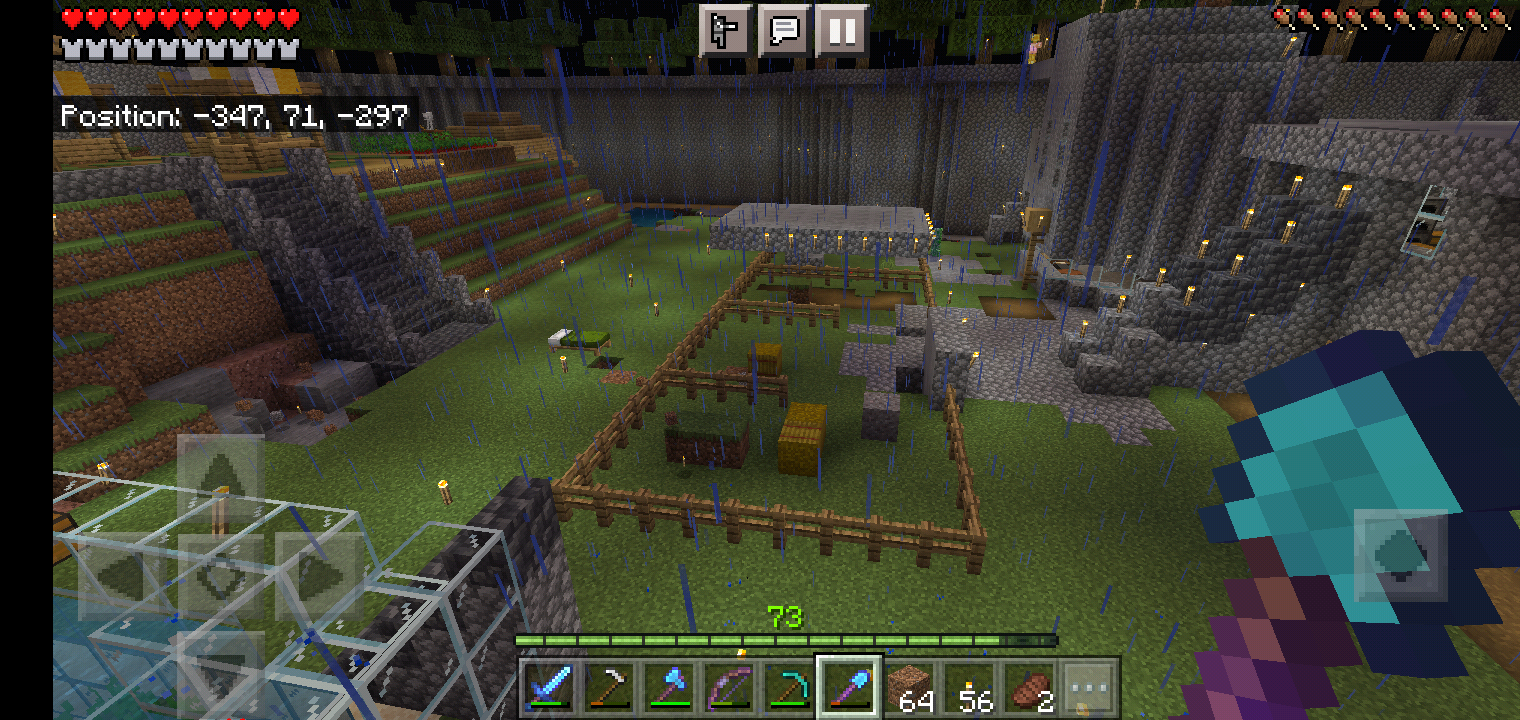Select the diamond sword hotbar slot

click(548, 687)
